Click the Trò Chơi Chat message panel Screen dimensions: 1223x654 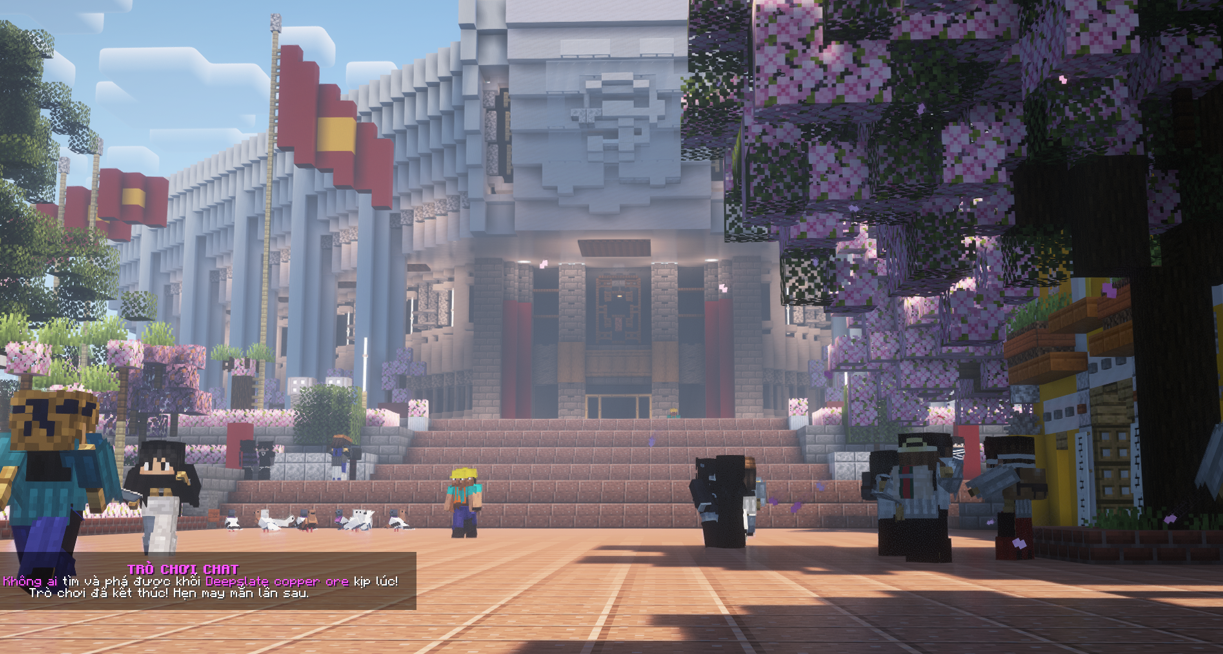point(207,581)
